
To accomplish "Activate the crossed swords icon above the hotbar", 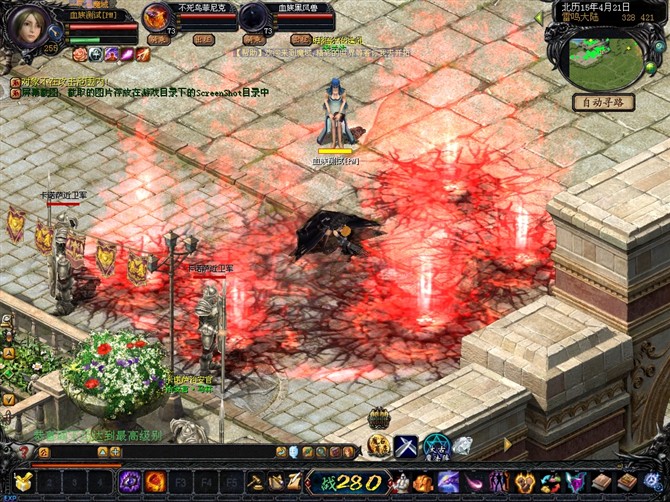I will (x=406, y=446).
